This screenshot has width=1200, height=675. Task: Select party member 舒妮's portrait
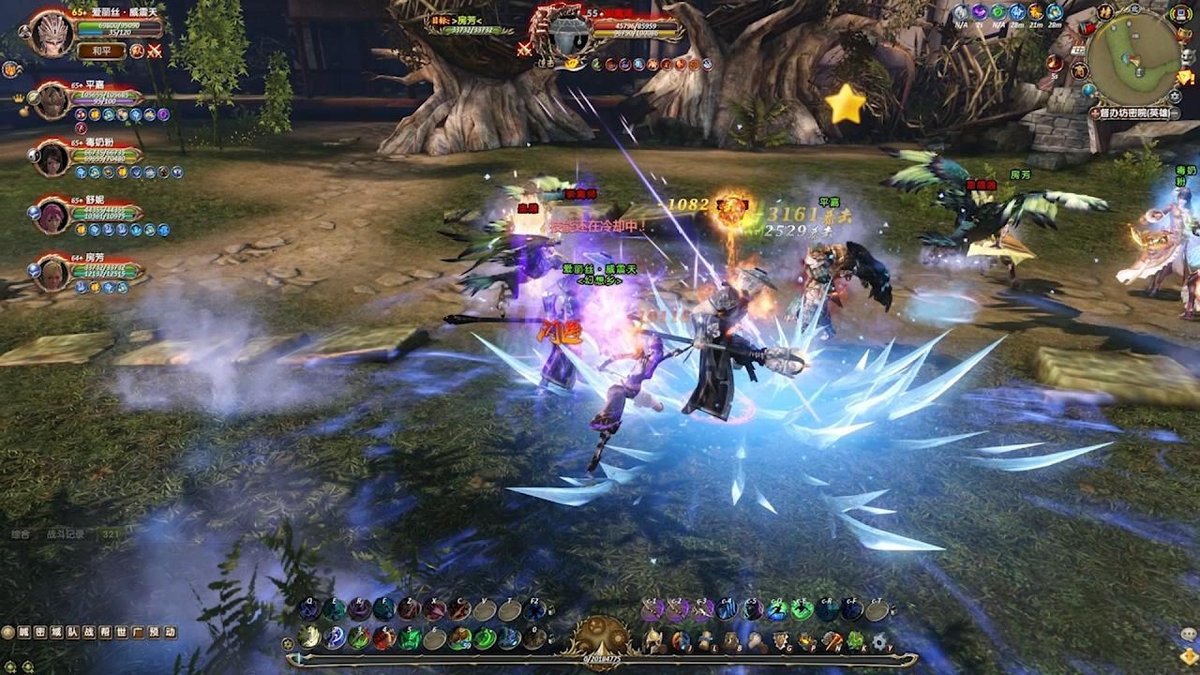pos(52,215)
